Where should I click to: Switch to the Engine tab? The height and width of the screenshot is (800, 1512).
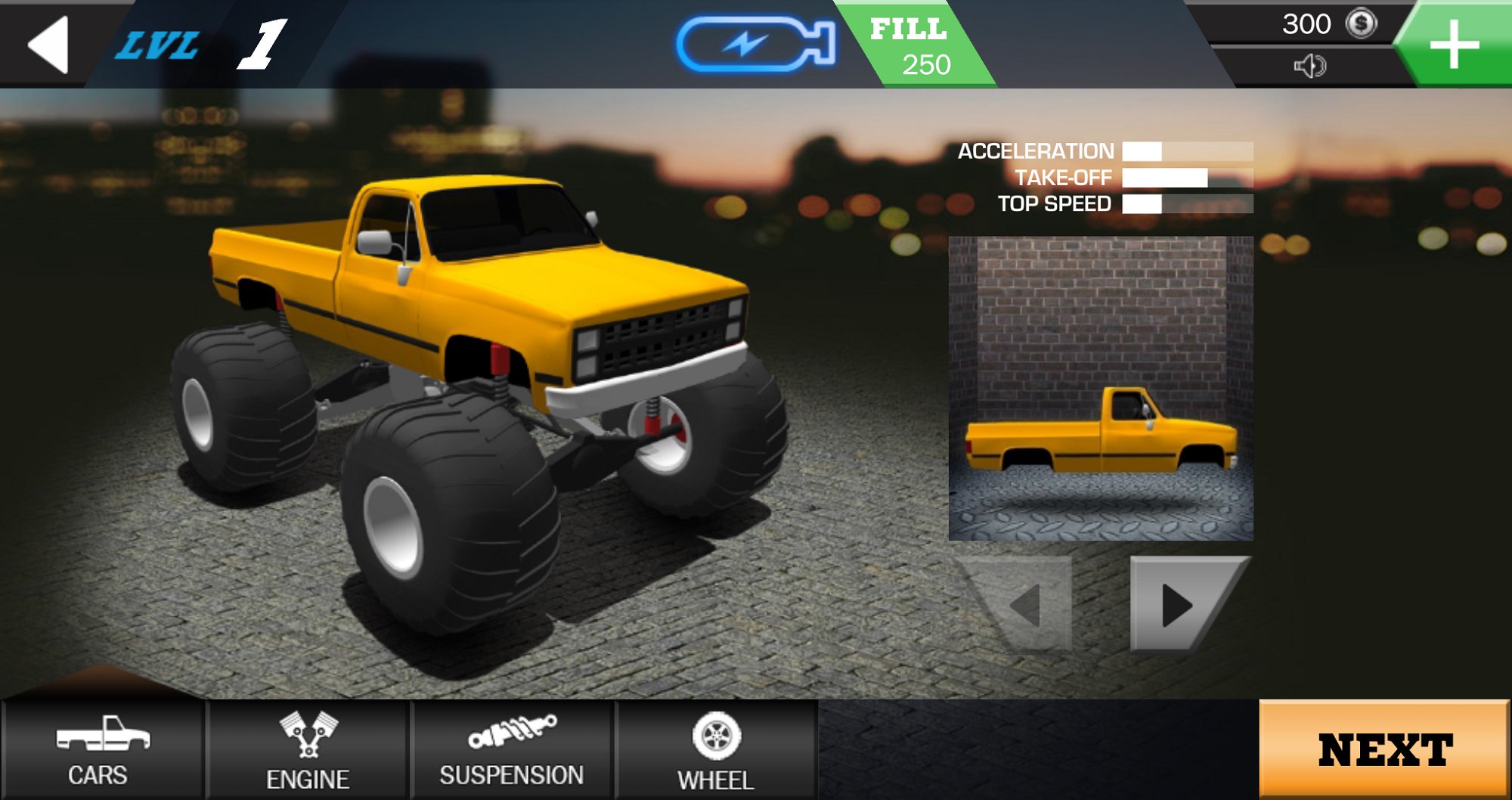pos(308,749)
